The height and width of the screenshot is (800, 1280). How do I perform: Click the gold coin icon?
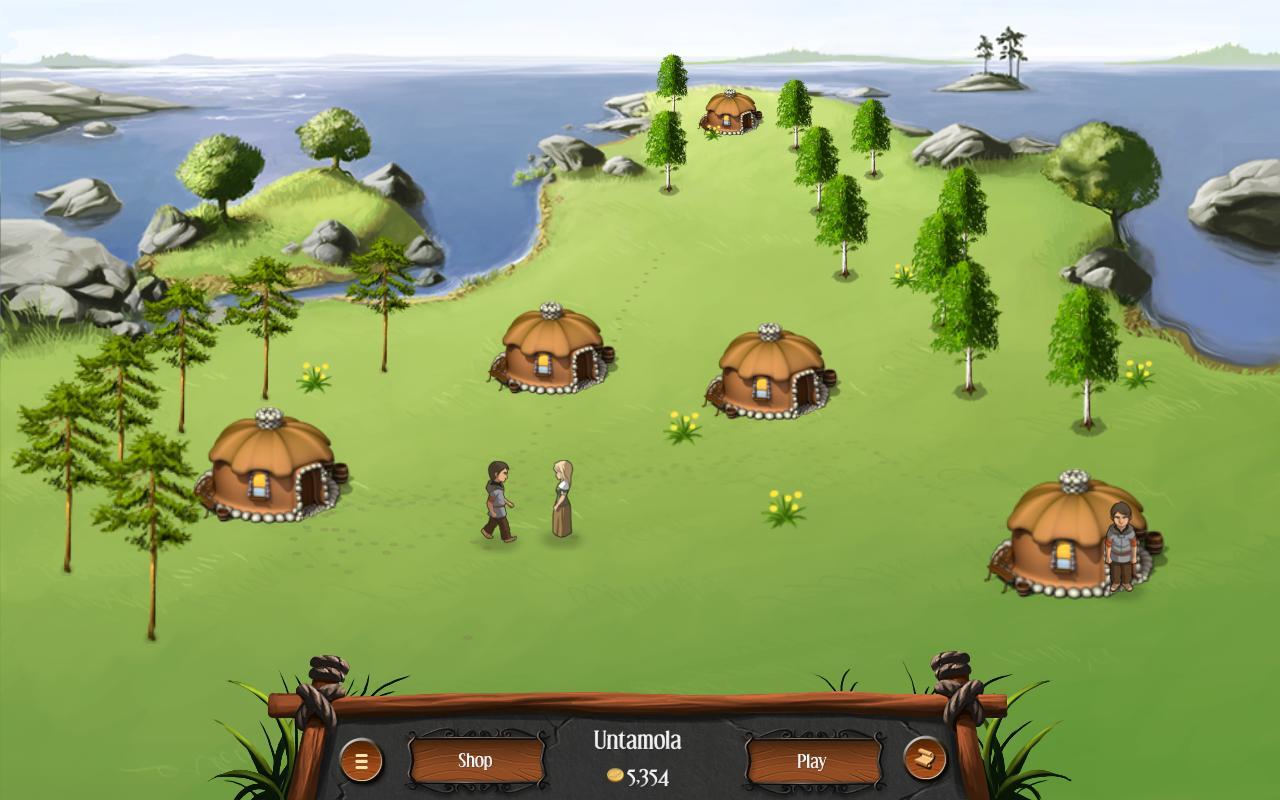click(618, 774)
